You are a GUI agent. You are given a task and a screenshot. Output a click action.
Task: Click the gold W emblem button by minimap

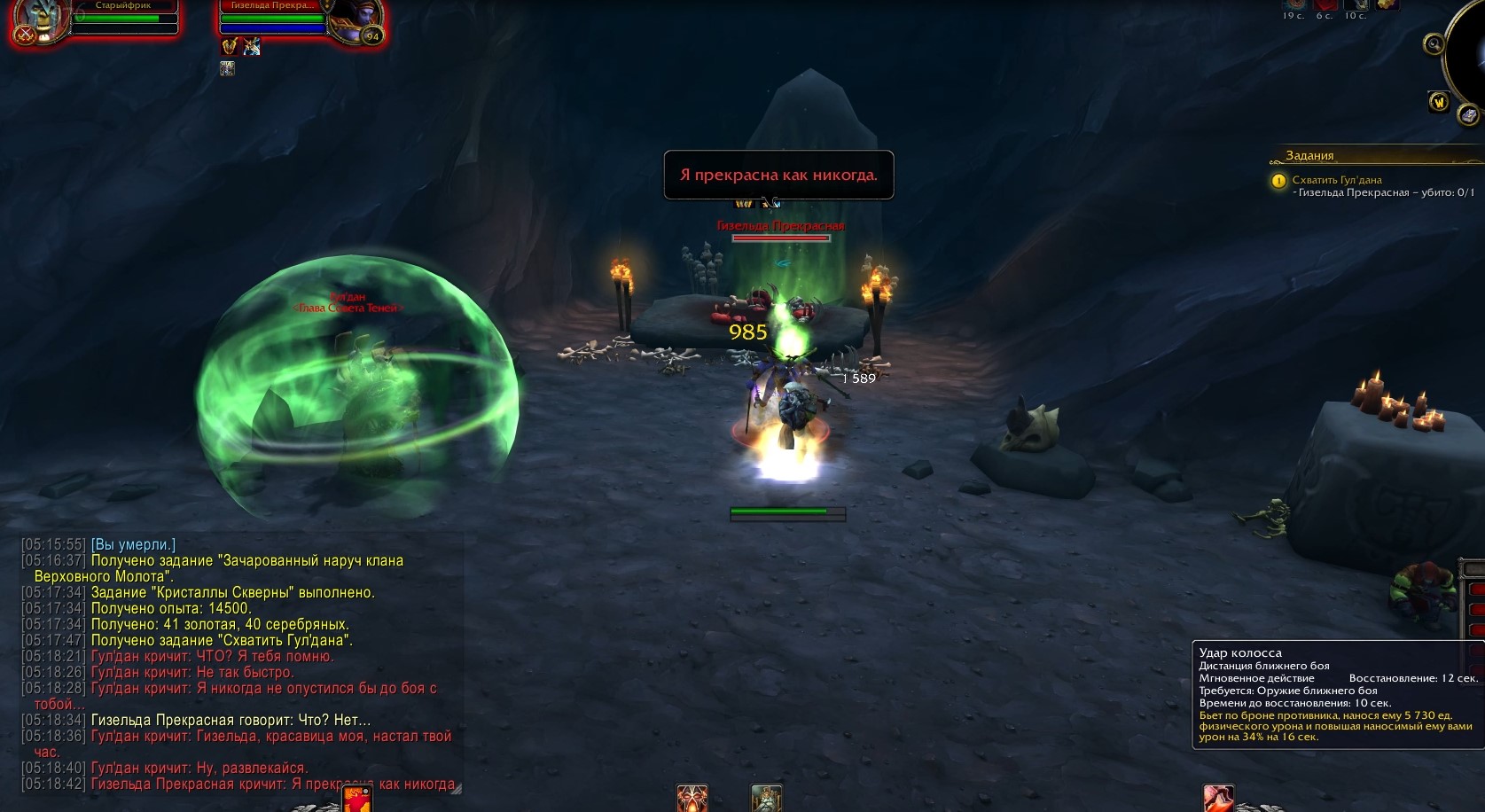[1438, 102]
